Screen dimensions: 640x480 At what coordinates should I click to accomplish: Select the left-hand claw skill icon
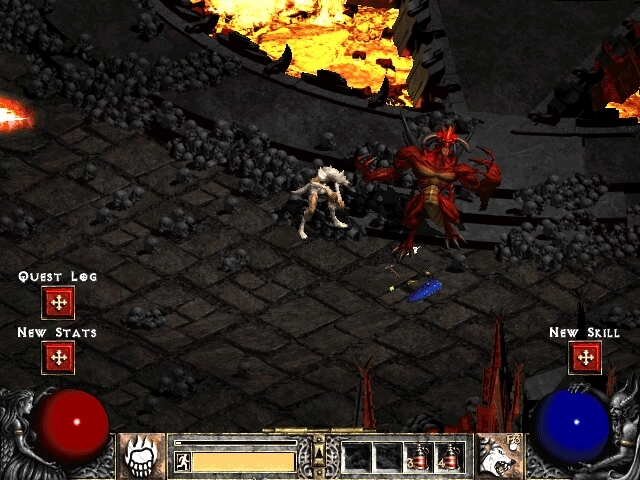click(143, 457)
